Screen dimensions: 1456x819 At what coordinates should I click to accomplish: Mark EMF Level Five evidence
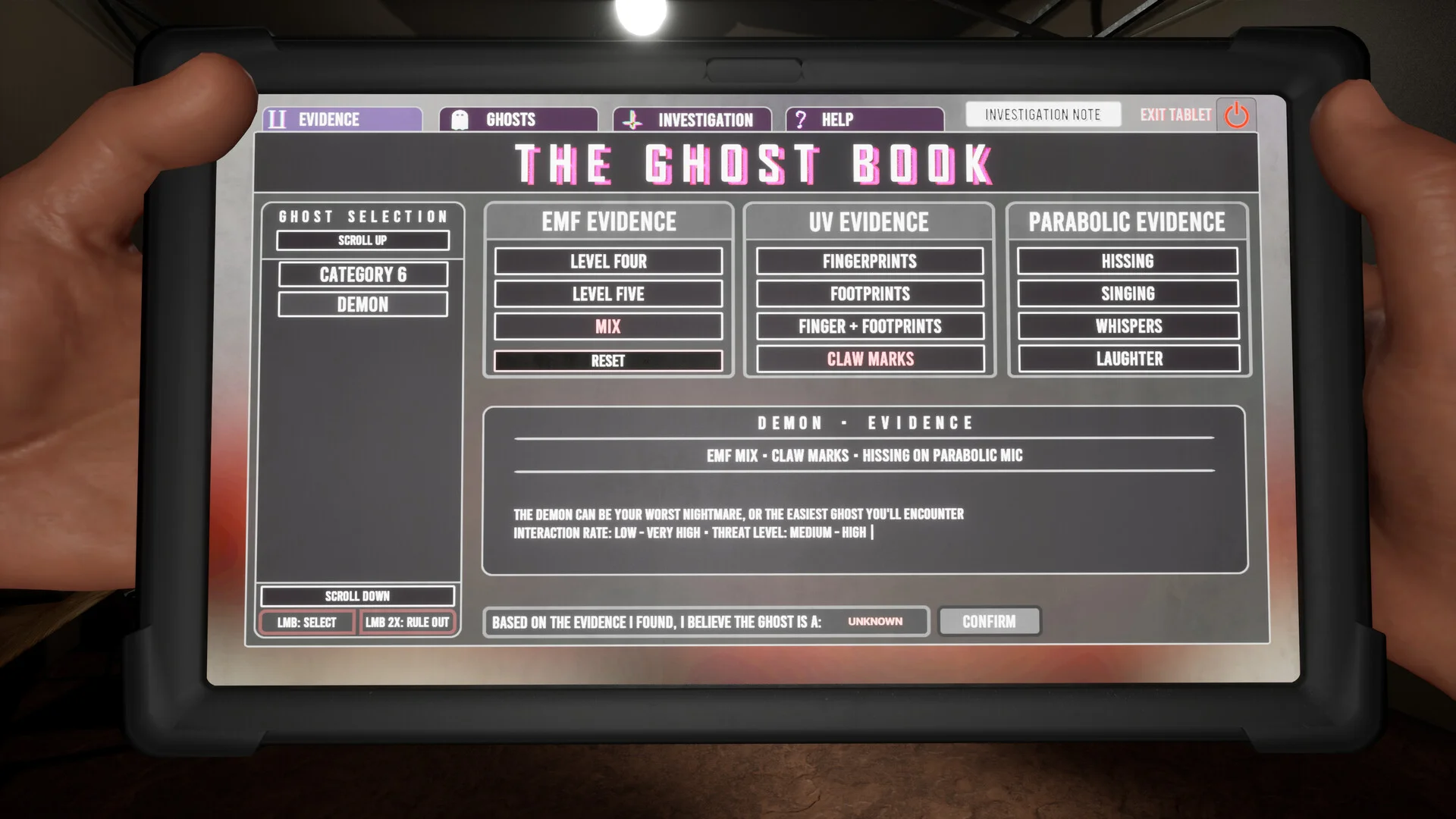[x=608, y=294]
